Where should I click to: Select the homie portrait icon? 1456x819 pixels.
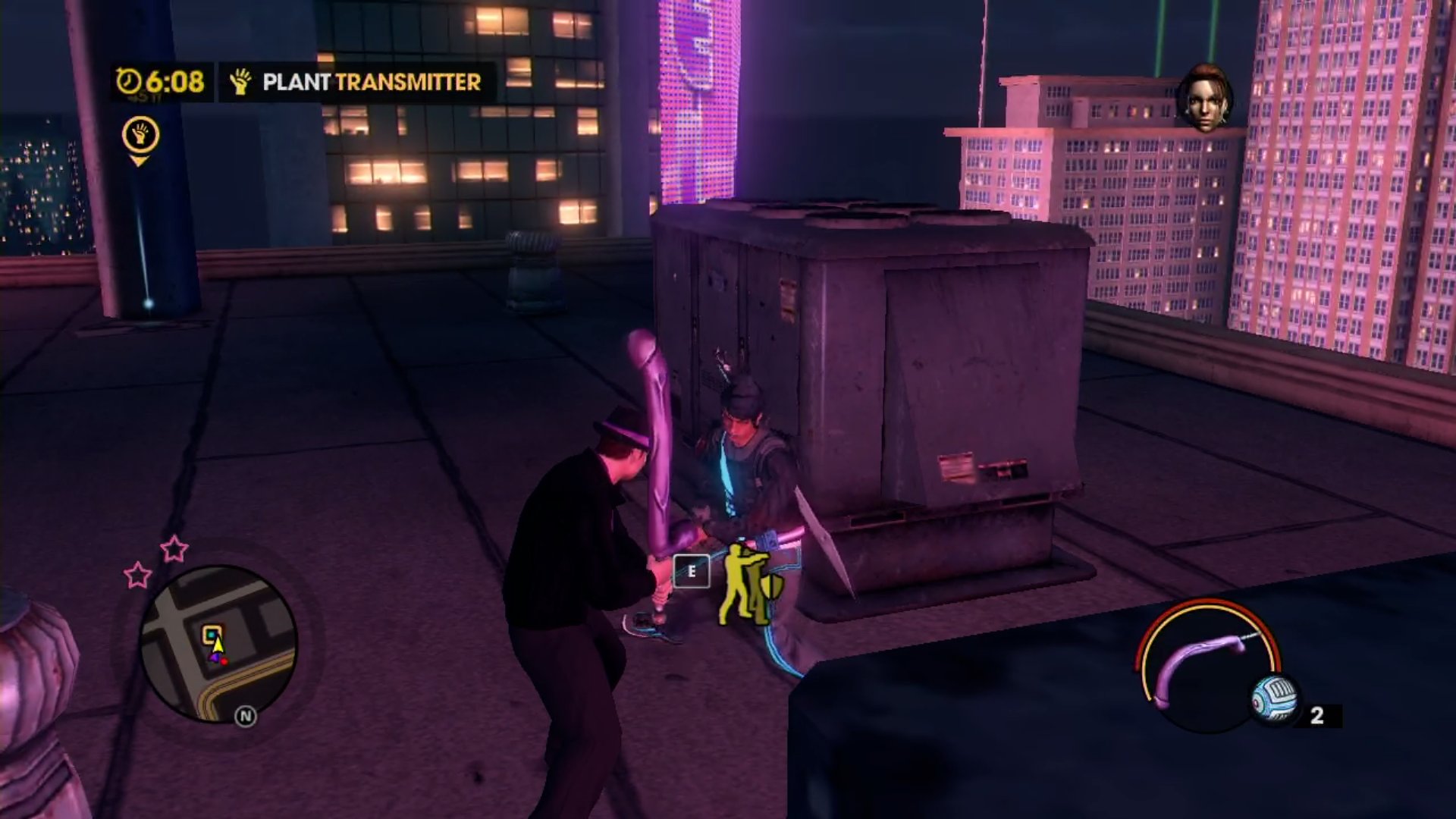point(1204,99)
